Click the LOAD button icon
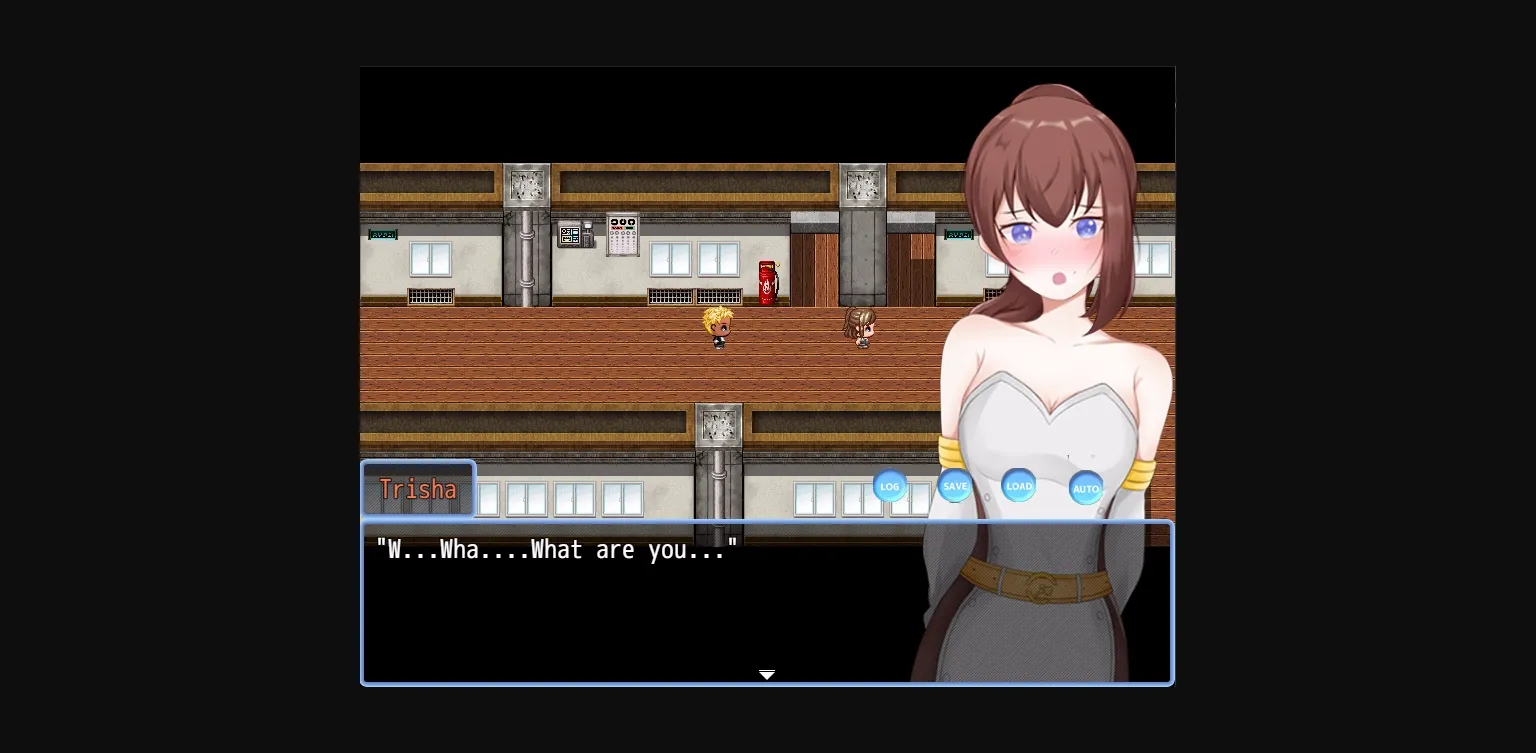 (1018, 486)
